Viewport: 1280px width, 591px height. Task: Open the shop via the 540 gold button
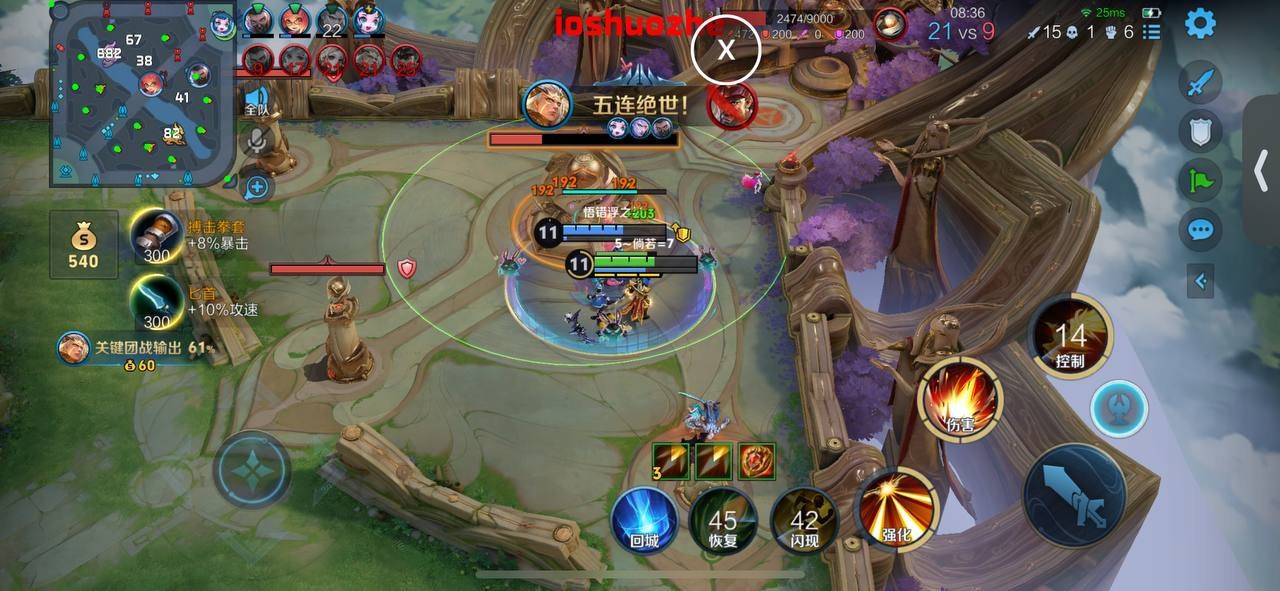pyautogui.click(x=83, y=244)
